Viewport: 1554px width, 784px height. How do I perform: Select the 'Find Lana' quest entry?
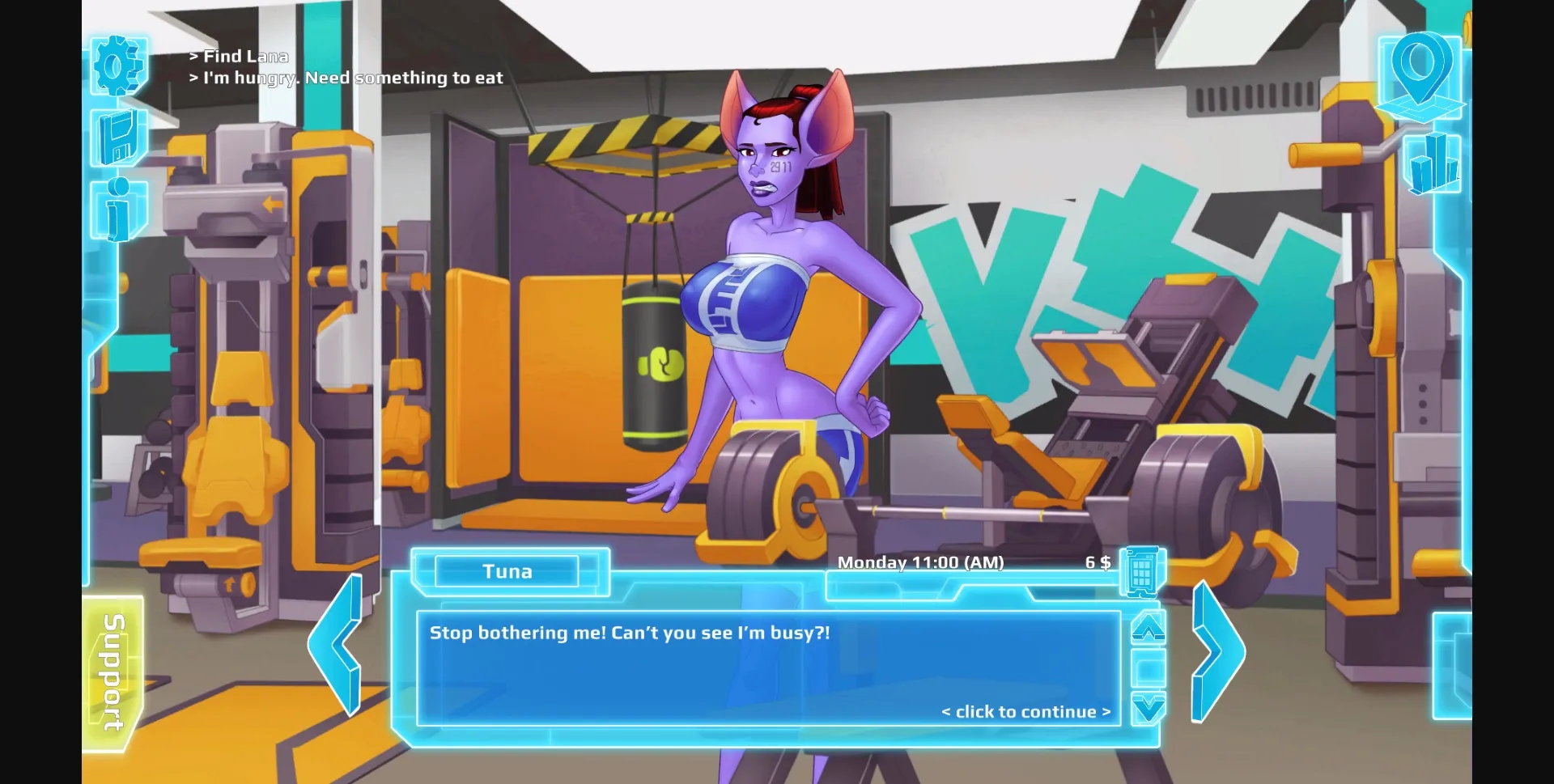coord(240,56)
